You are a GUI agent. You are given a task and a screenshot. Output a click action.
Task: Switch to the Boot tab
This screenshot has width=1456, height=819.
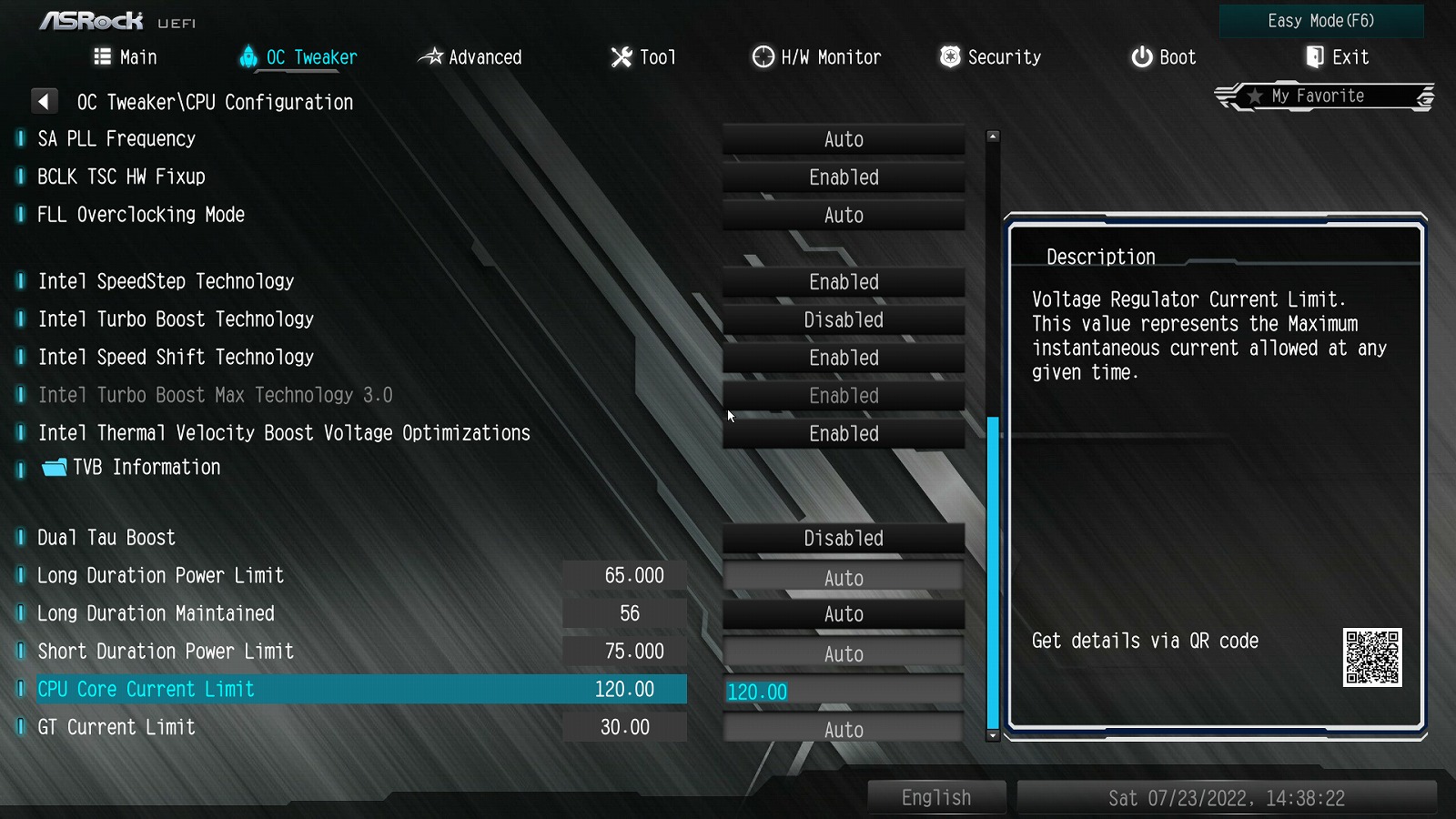click(1163, 57)
